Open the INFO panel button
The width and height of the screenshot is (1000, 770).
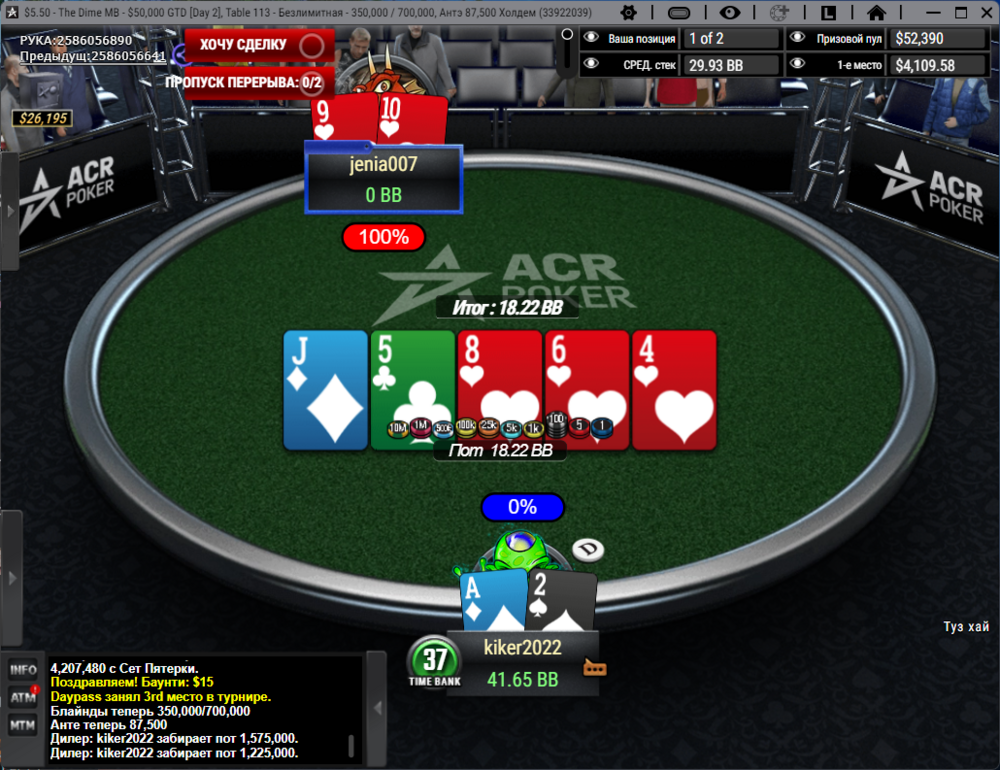23,670
